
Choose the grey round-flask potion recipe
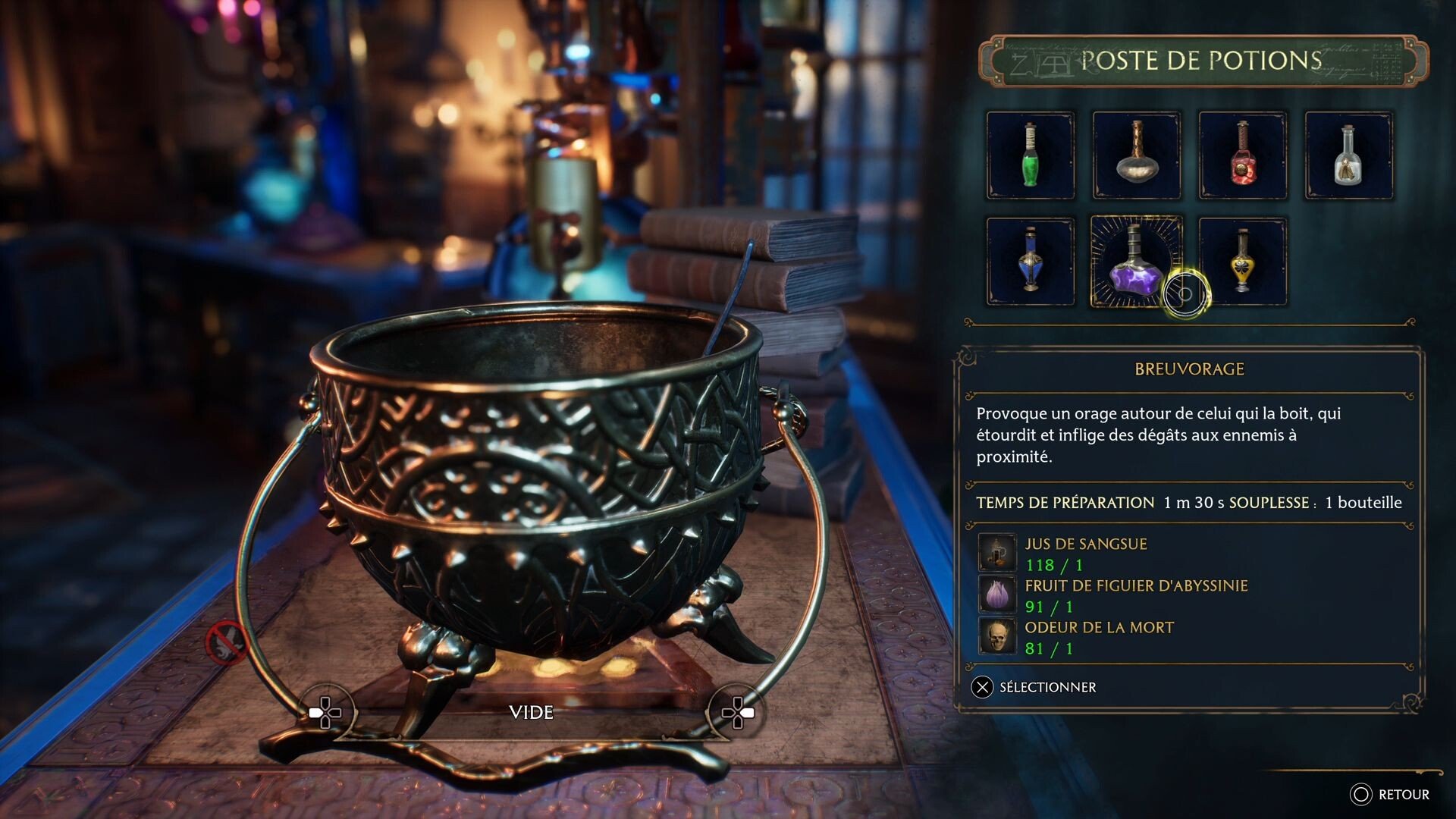(1136, 155)
